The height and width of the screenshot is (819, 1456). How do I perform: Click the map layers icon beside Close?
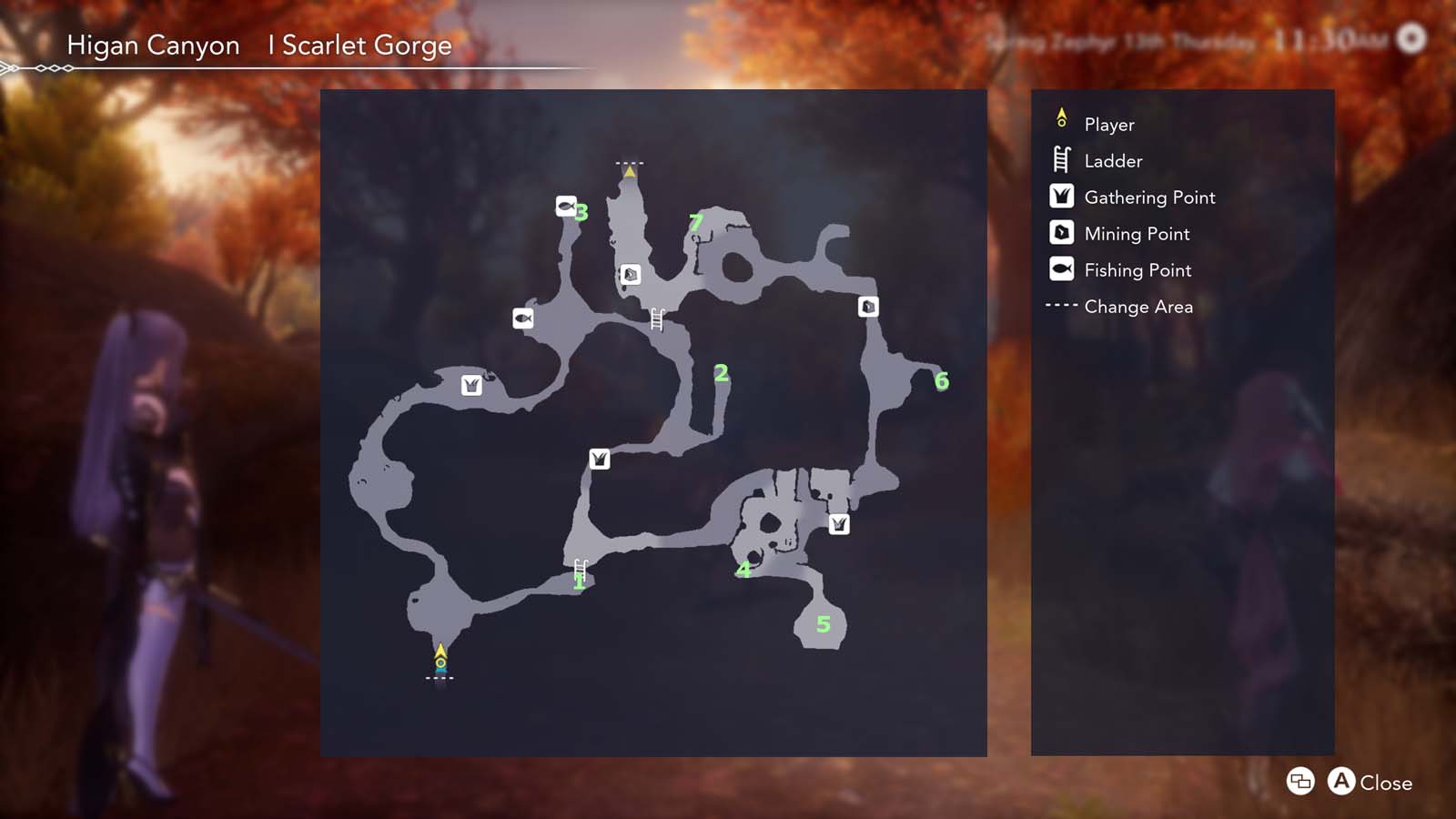(1299, 782)
